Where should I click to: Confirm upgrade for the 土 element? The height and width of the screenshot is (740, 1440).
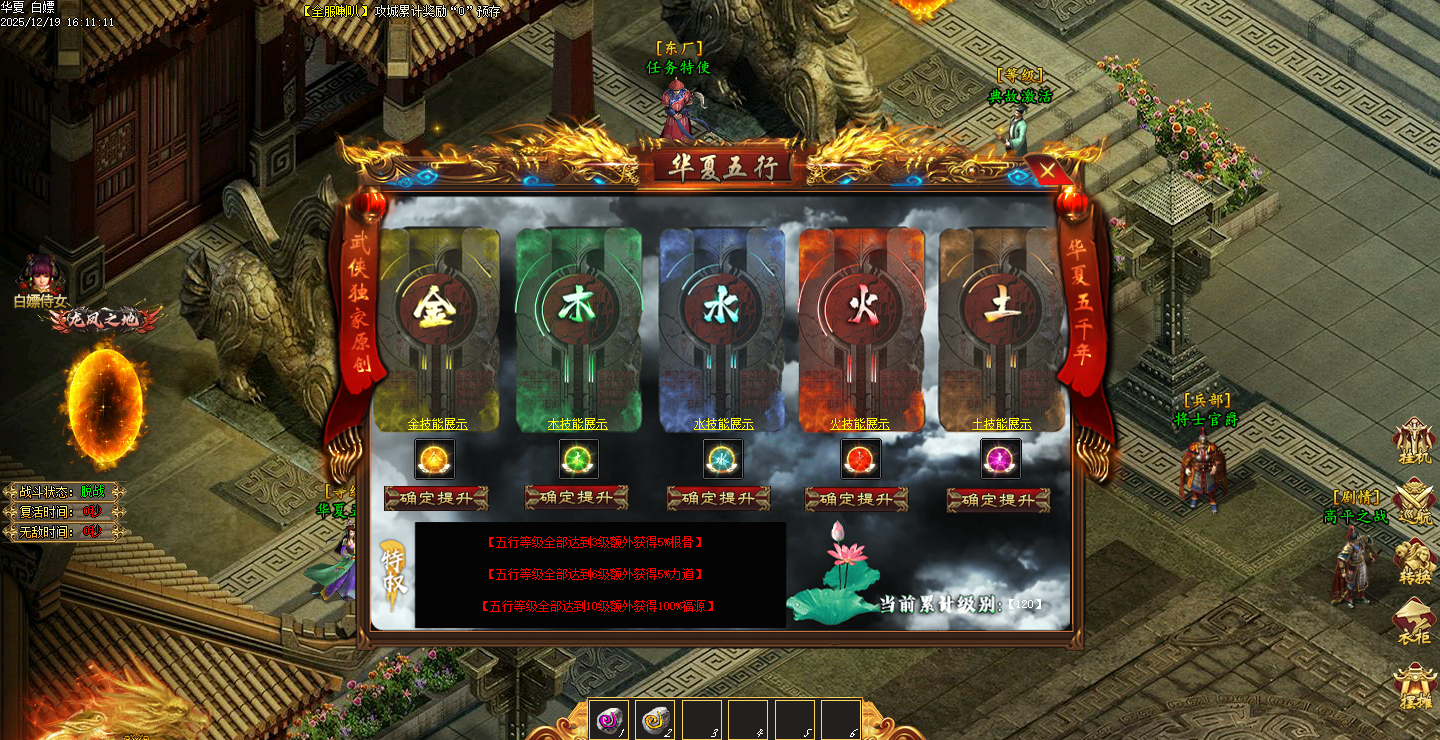[x=998, y=500]
